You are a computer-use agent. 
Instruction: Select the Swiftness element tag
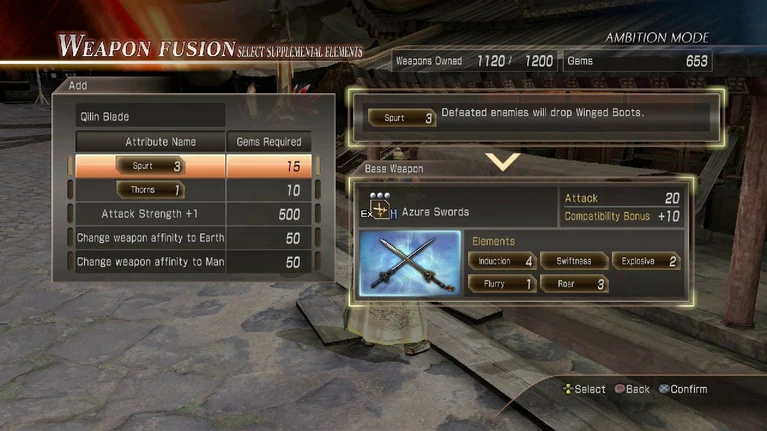coord(573,261)
